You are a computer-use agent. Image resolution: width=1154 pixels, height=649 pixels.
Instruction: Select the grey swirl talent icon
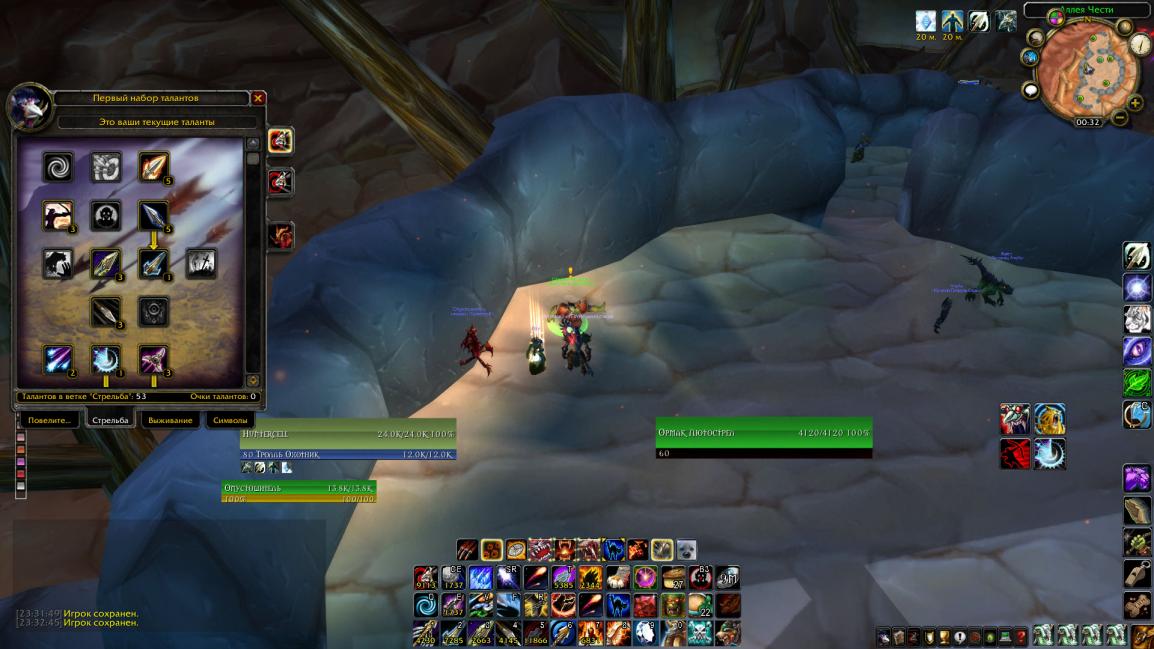click(58, 167)
